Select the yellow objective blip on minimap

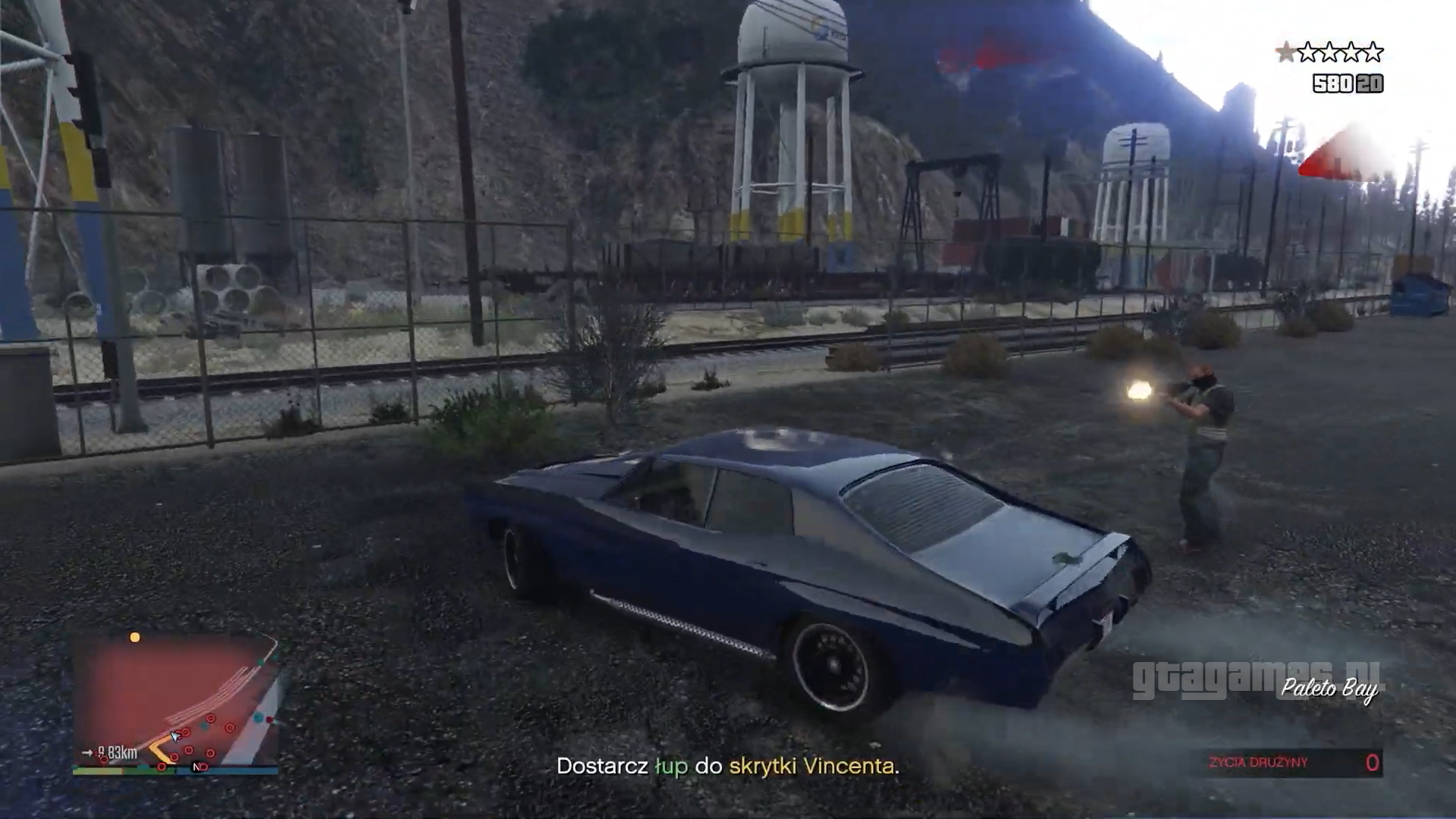pos(135,637)
